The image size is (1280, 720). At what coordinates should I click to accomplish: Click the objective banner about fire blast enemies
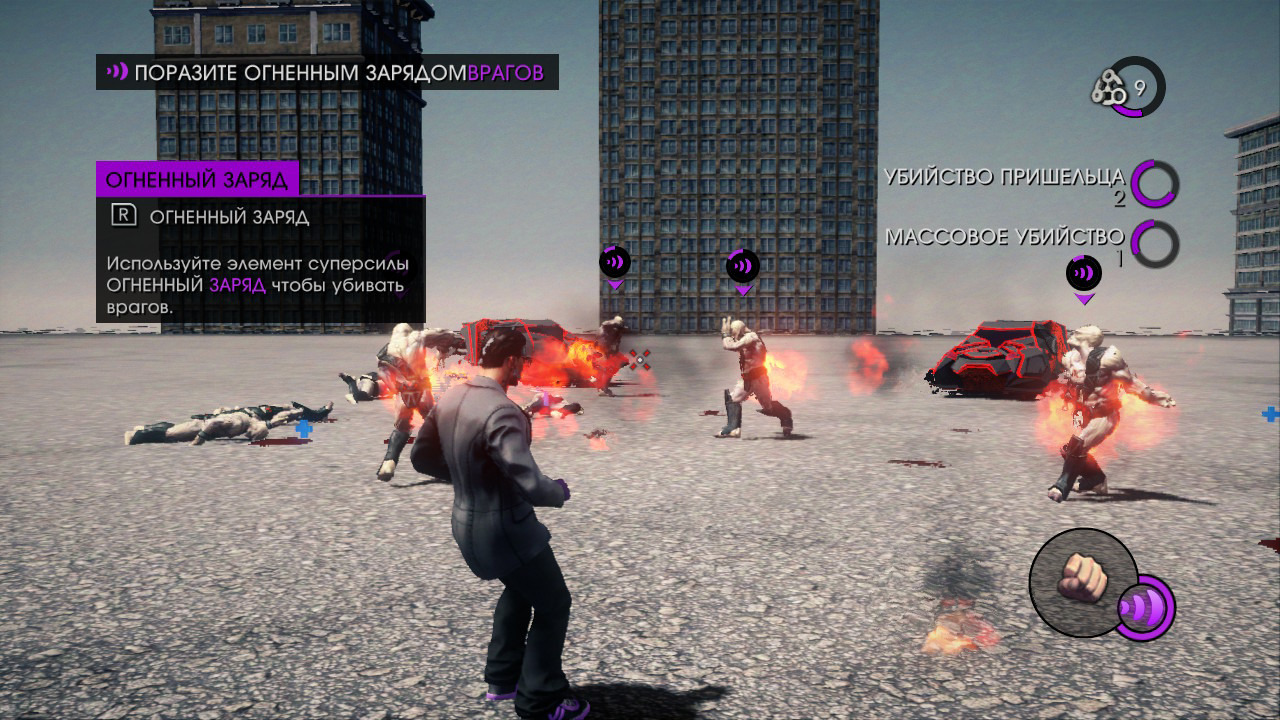pyautogui.click(x=327, y=72)
